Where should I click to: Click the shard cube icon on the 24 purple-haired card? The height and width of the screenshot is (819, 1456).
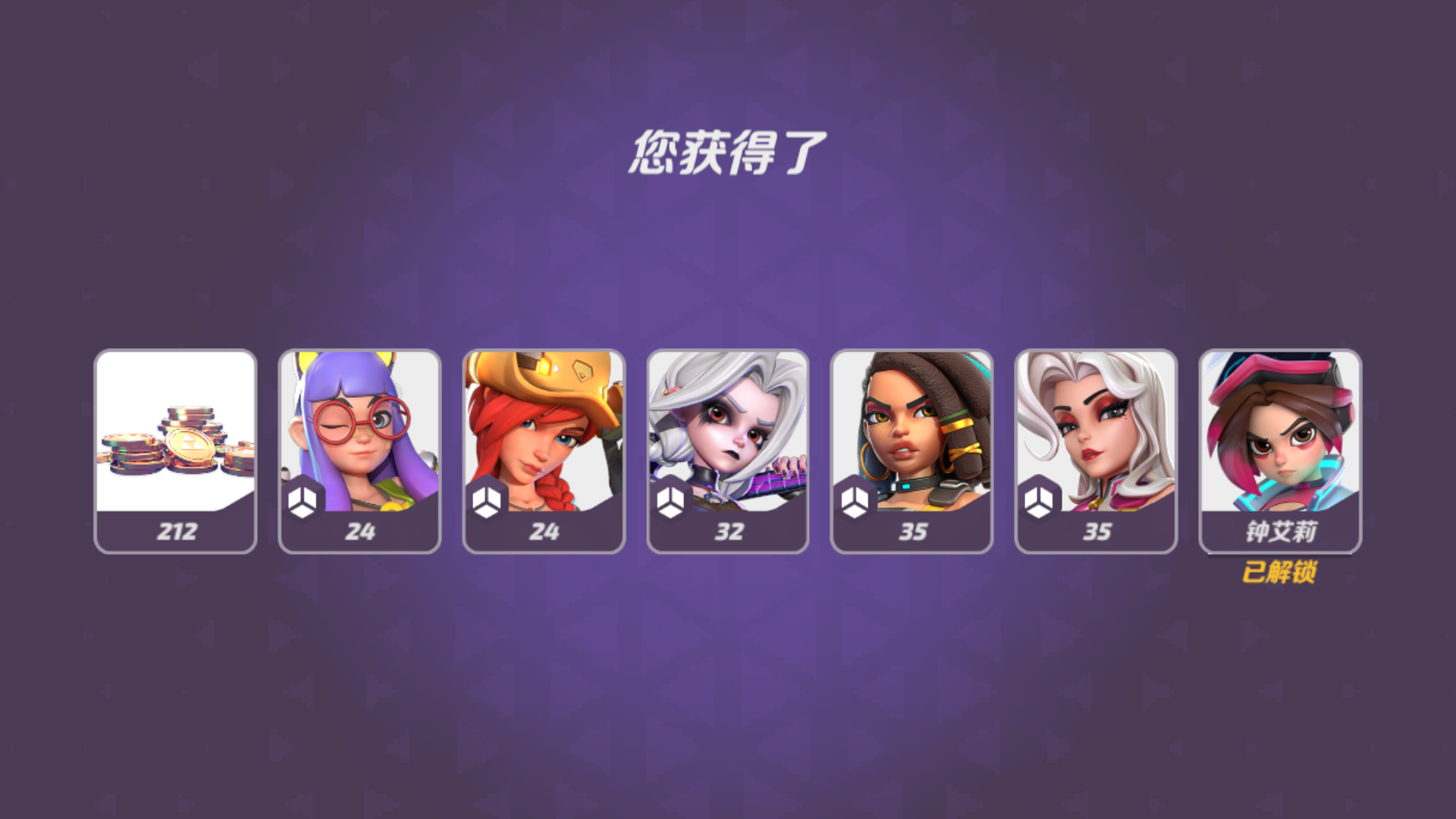[x=303, y=499]
